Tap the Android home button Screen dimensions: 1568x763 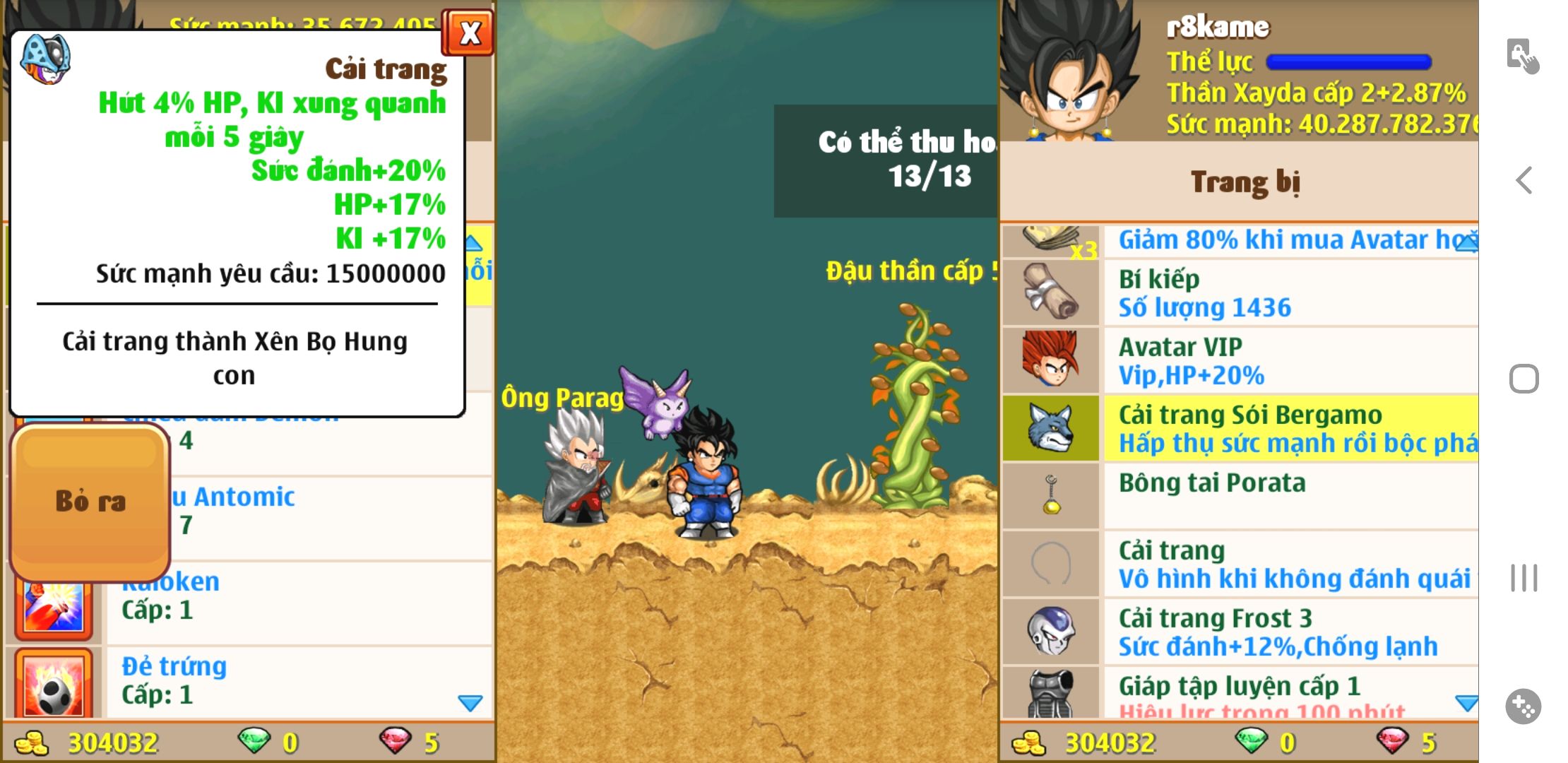coord(1524,379)
